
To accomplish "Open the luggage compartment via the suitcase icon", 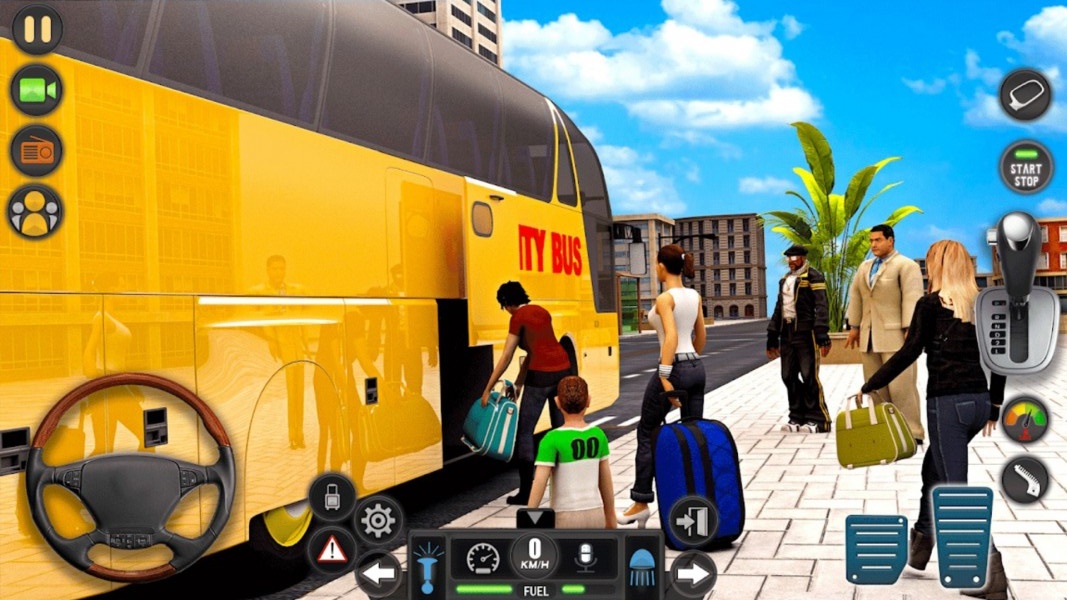I will point(332,496).
